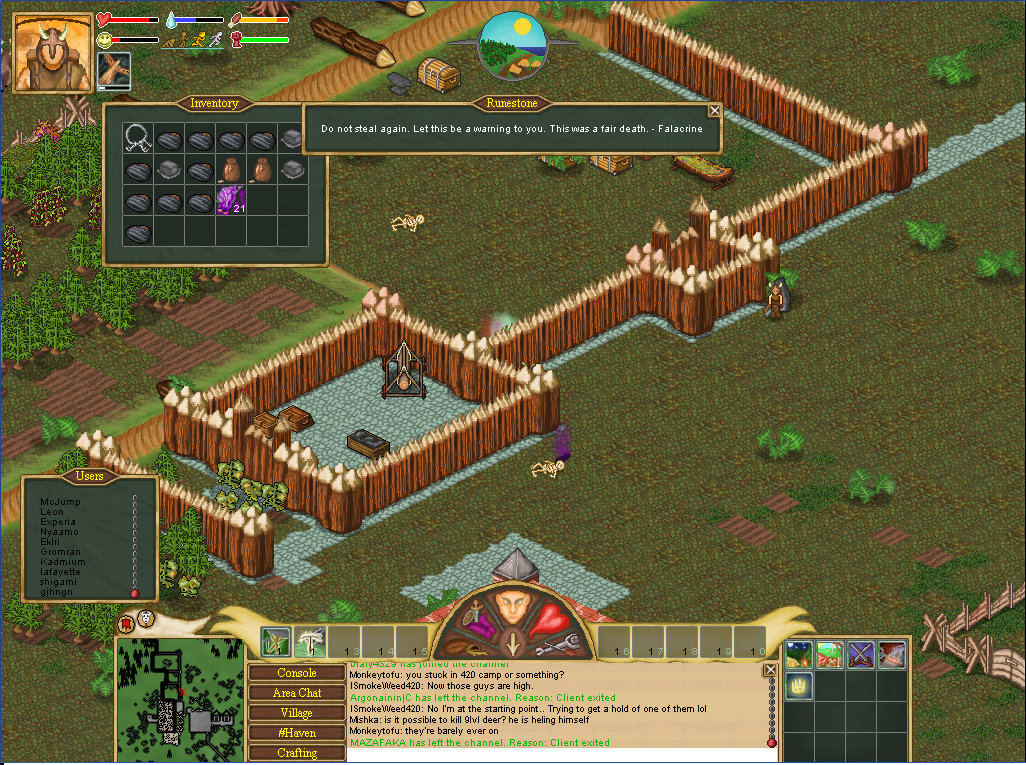This screenshot has width=1026, height=765.
Task: Close the Runestone message window
Action: point(714,112)
